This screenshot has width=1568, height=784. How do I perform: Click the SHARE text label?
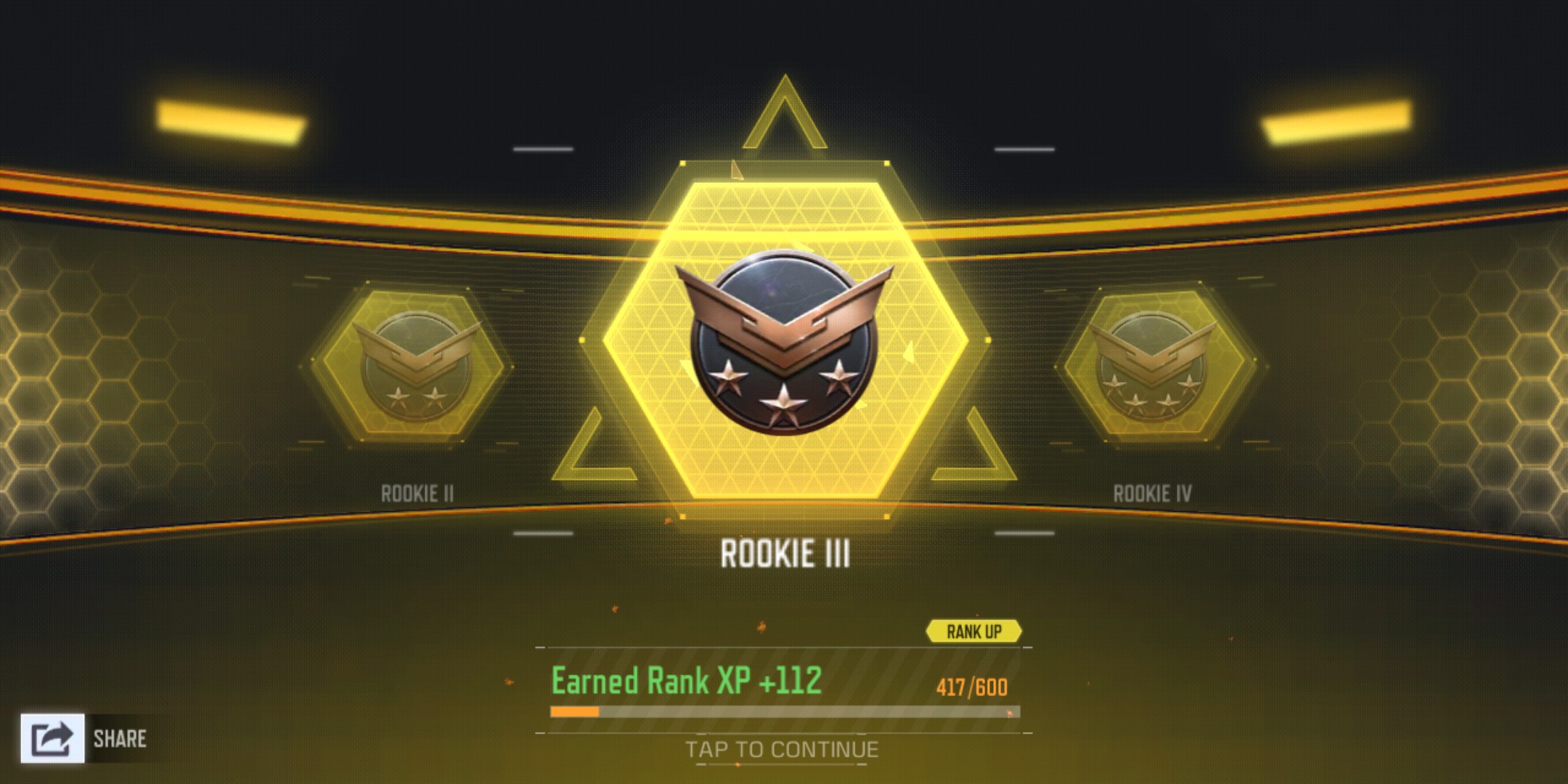[120, 740]
